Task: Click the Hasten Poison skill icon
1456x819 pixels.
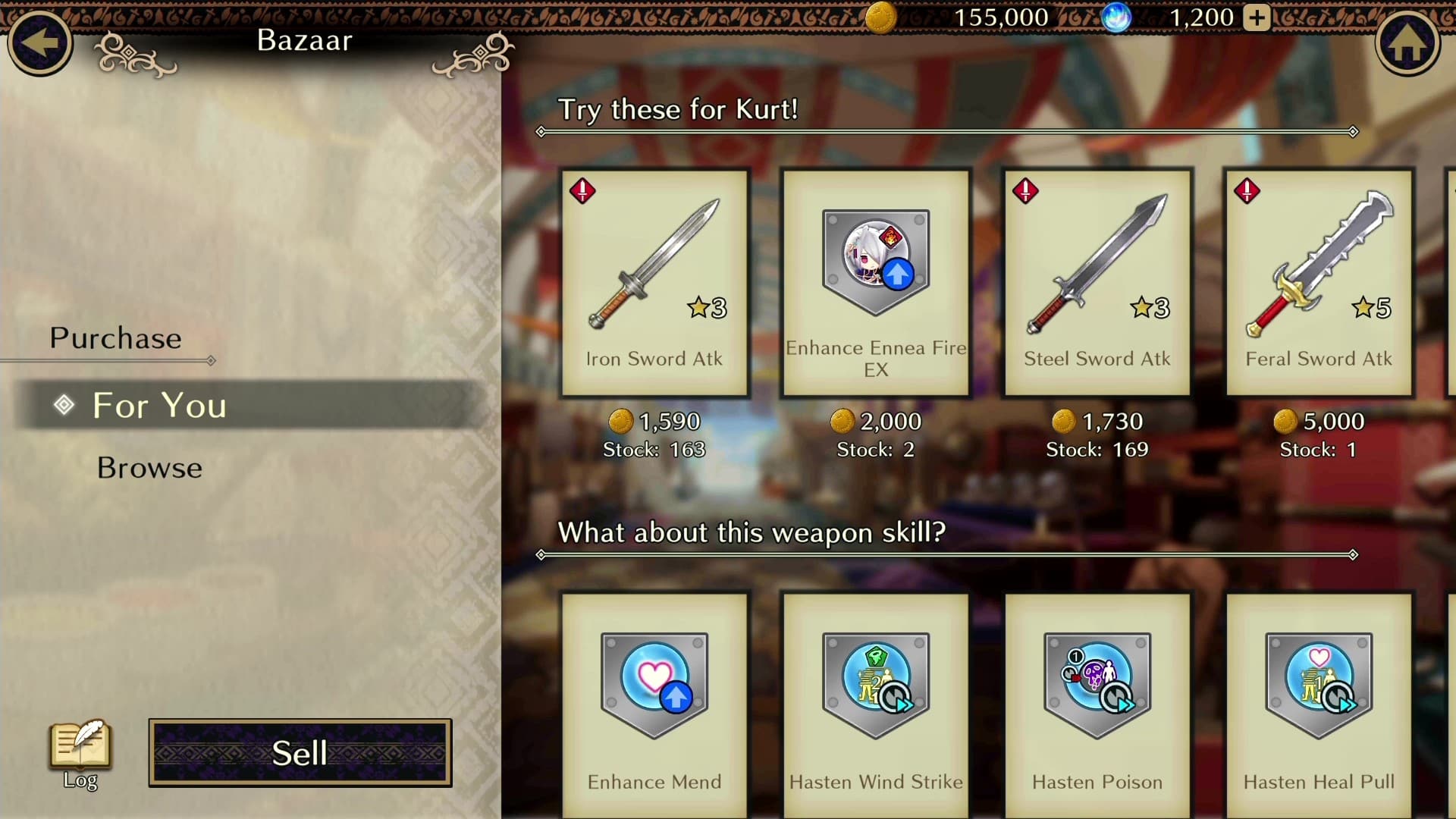Action: (x=1096, y=682)
